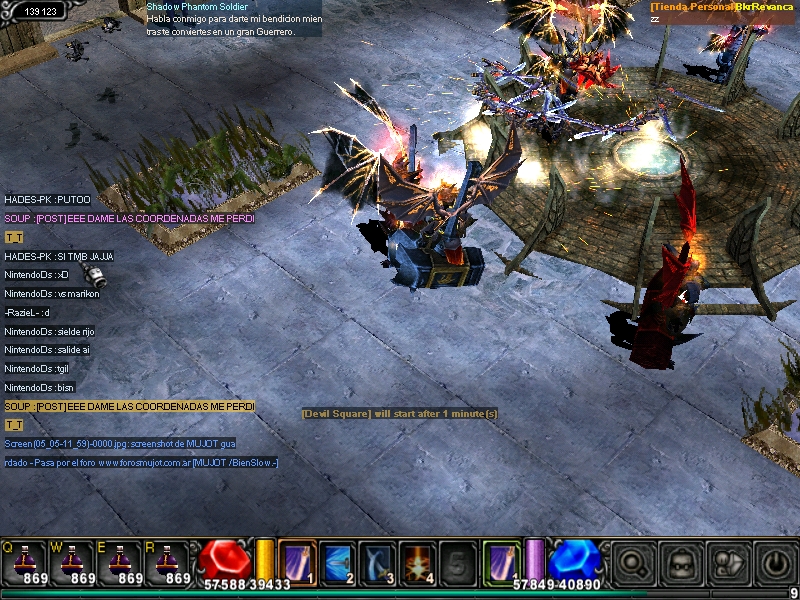Open the current skill selector with green border
800x600 pixels.
pos(500,560)
